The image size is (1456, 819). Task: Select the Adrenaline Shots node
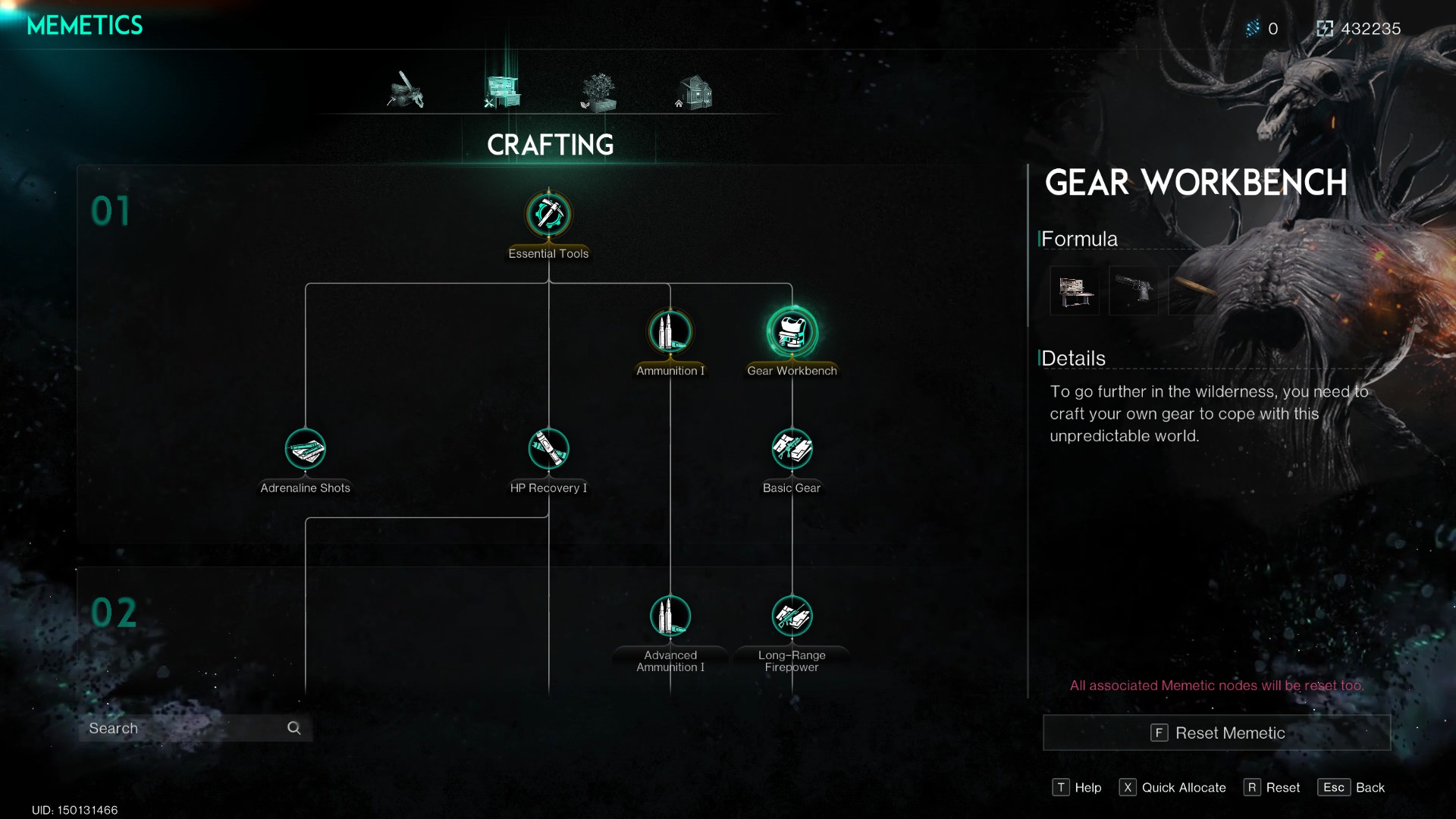(305, 448)
